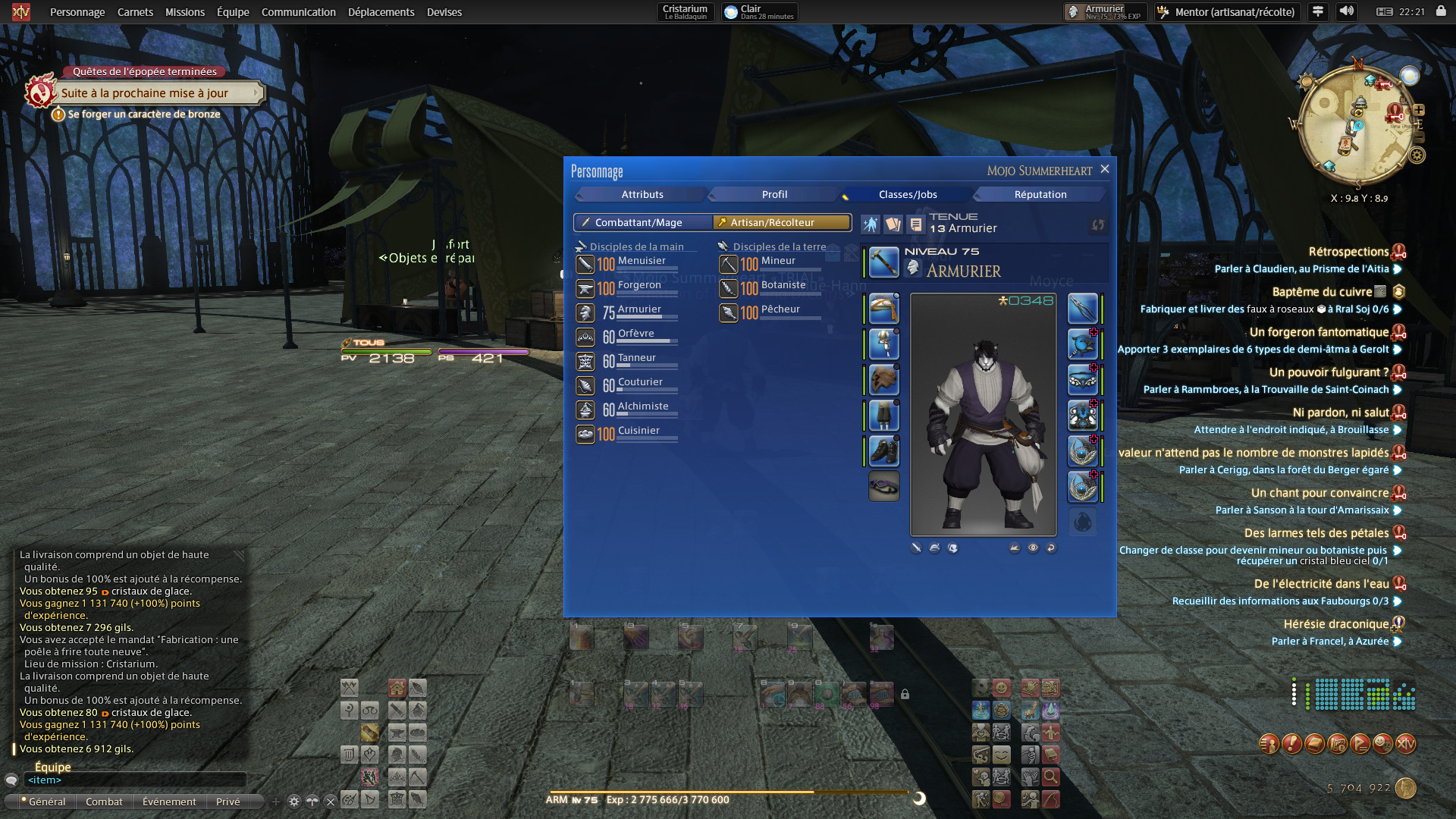Choose the Cuisinier class

coord(638,432)
